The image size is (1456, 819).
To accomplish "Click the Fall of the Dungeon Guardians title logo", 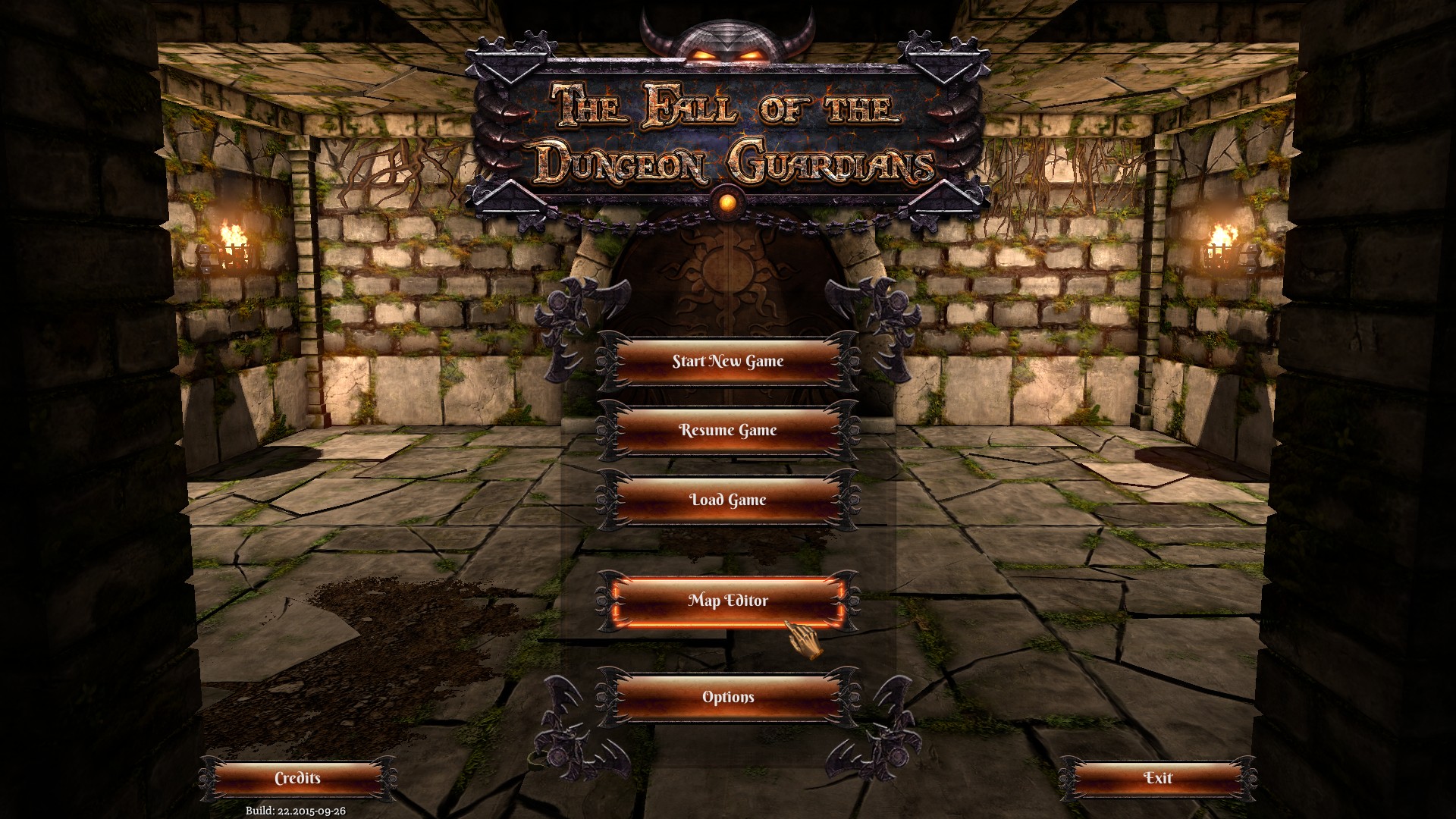I will (728, 133).
